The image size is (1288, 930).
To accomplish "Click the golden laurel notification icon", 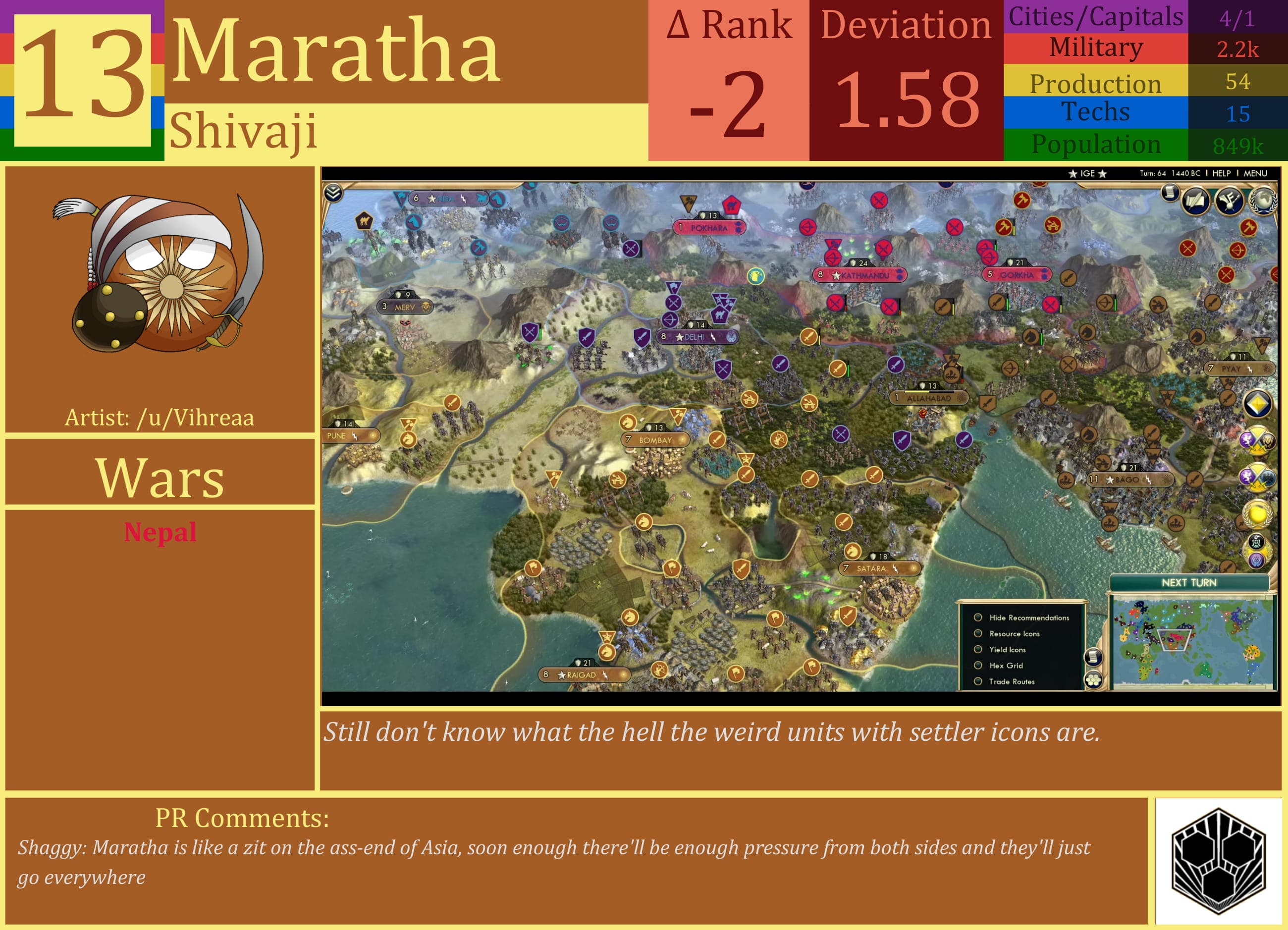I will tap(1257, 515).
